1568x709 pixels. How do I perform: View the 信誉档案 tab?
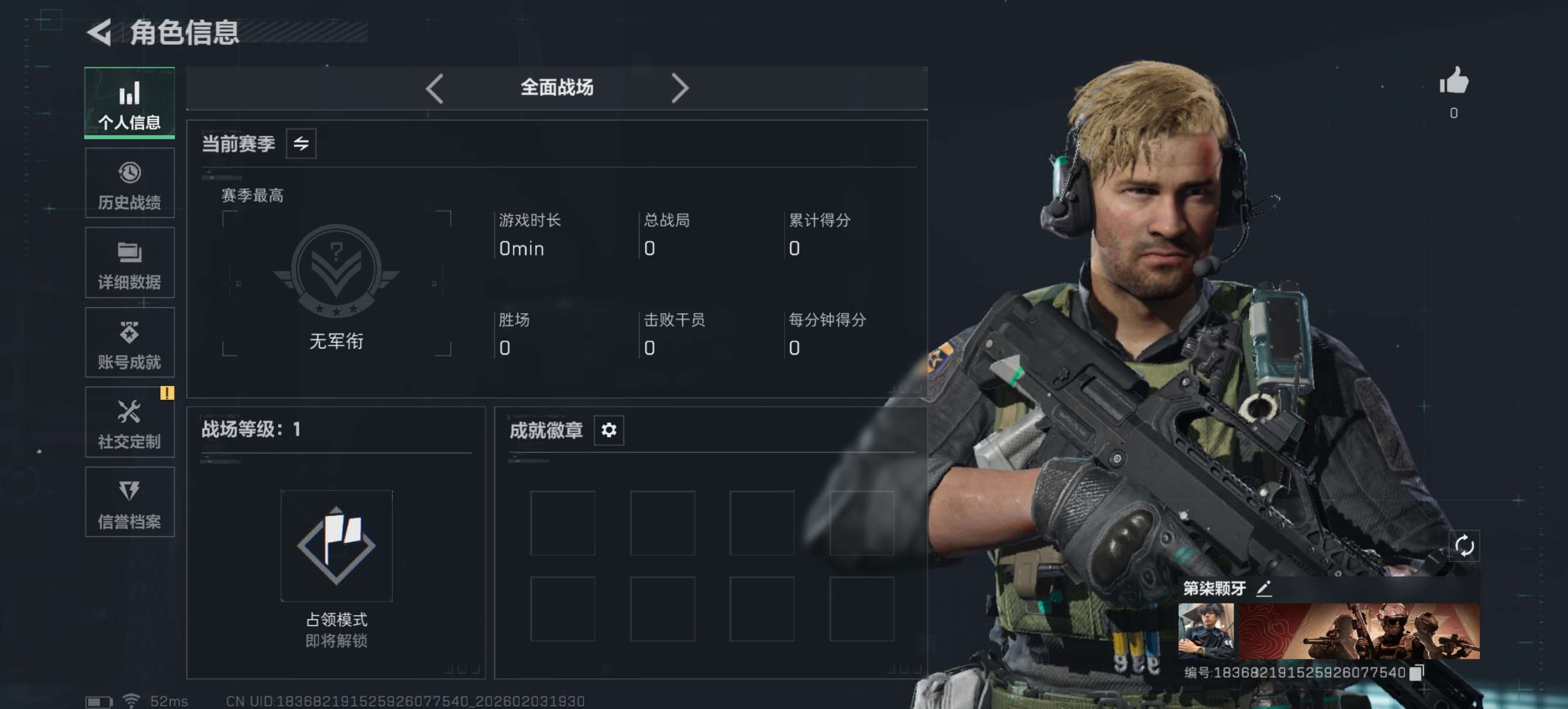pos(129,502)
